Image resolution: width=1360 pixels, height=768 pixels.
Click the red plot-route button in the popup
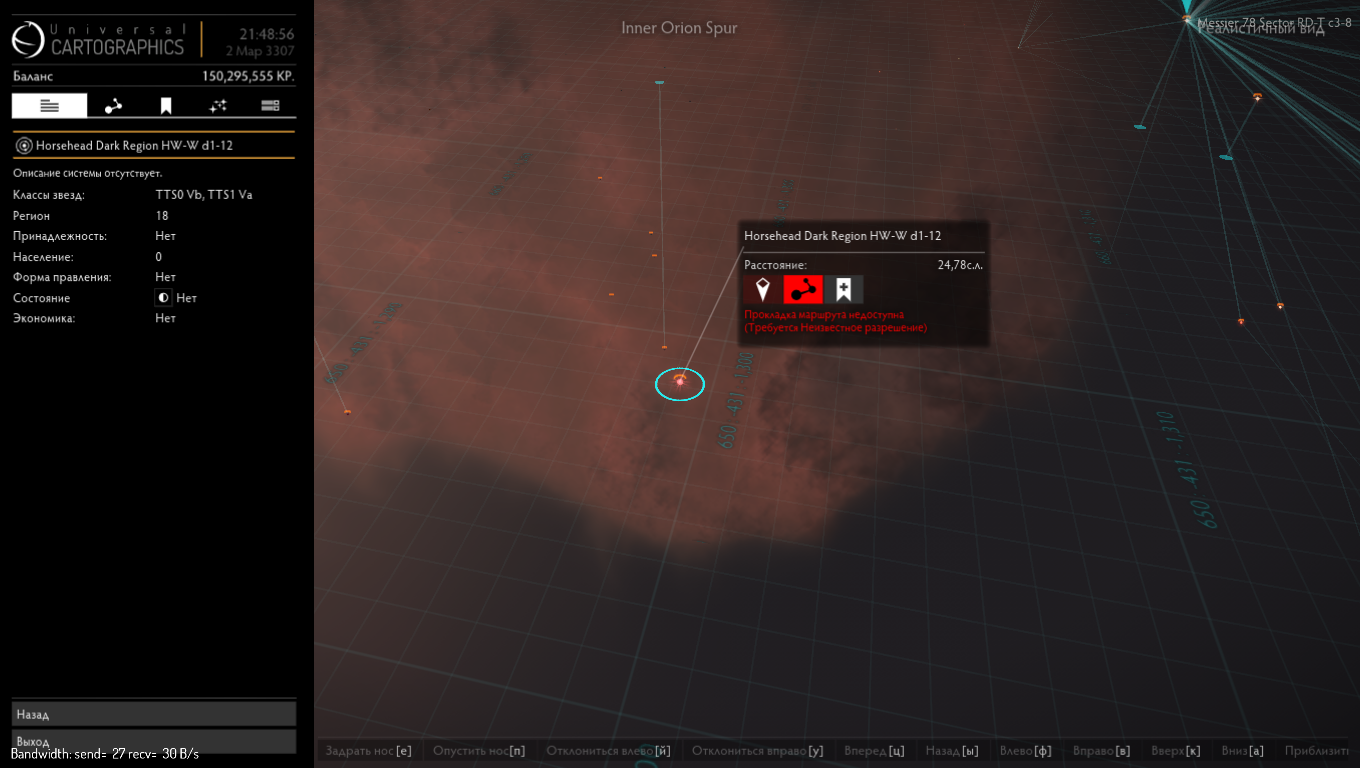coord(803,290)
